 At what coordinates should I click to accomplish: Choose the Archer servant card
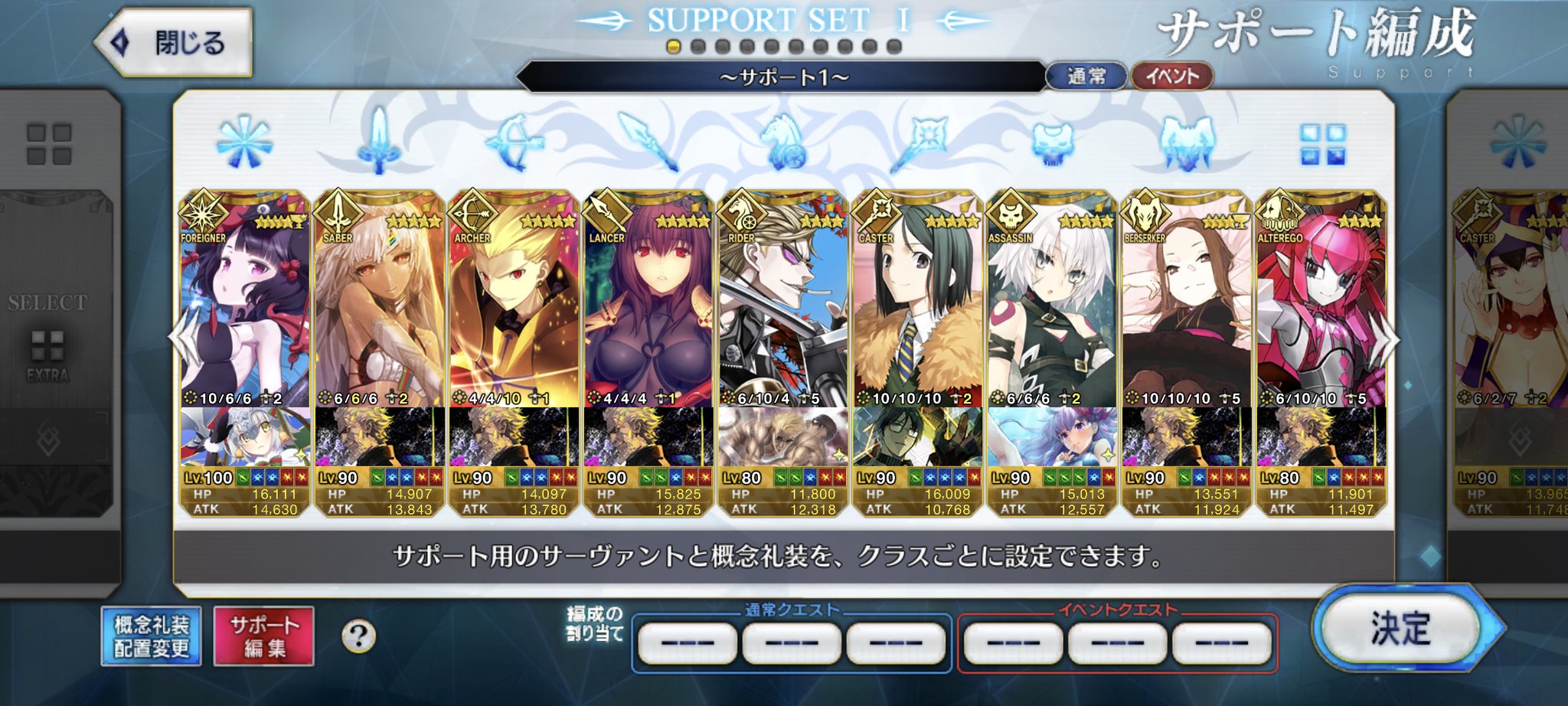[x=514, y=306]
